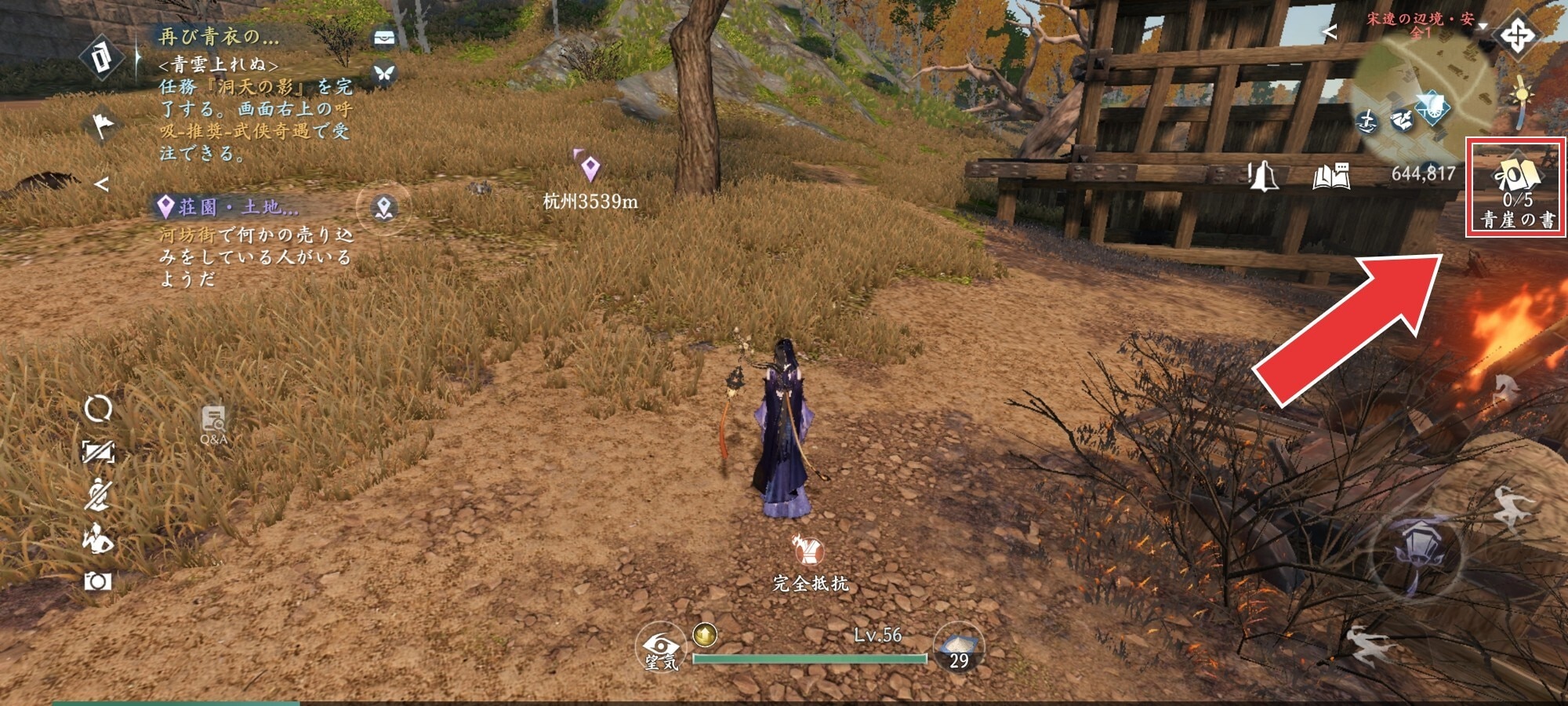Open the treasure chest icon

coord(383,38)
